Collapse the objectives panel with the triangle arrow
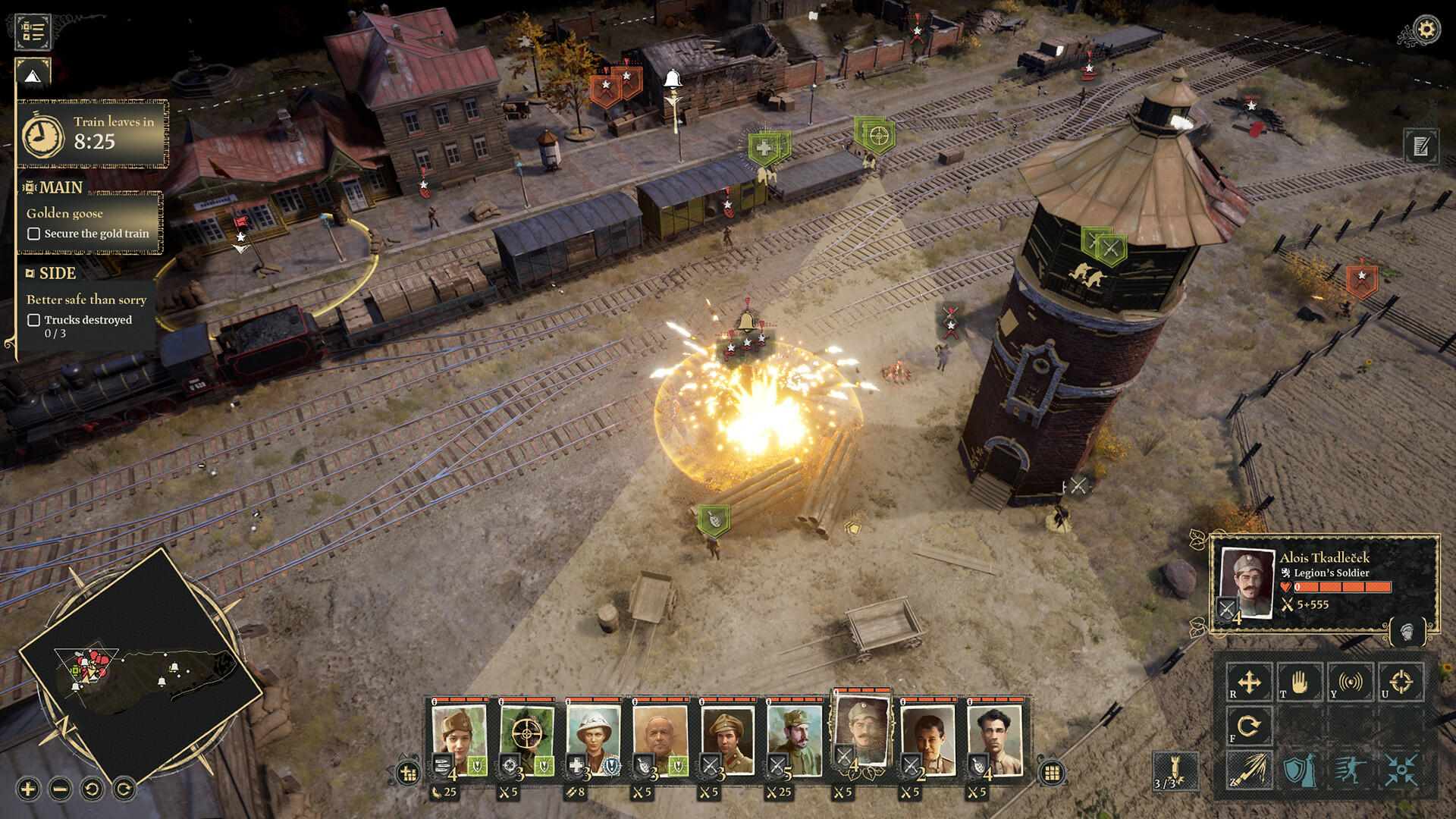This screenshot has width=1456, height=819. tap(31, 76)
